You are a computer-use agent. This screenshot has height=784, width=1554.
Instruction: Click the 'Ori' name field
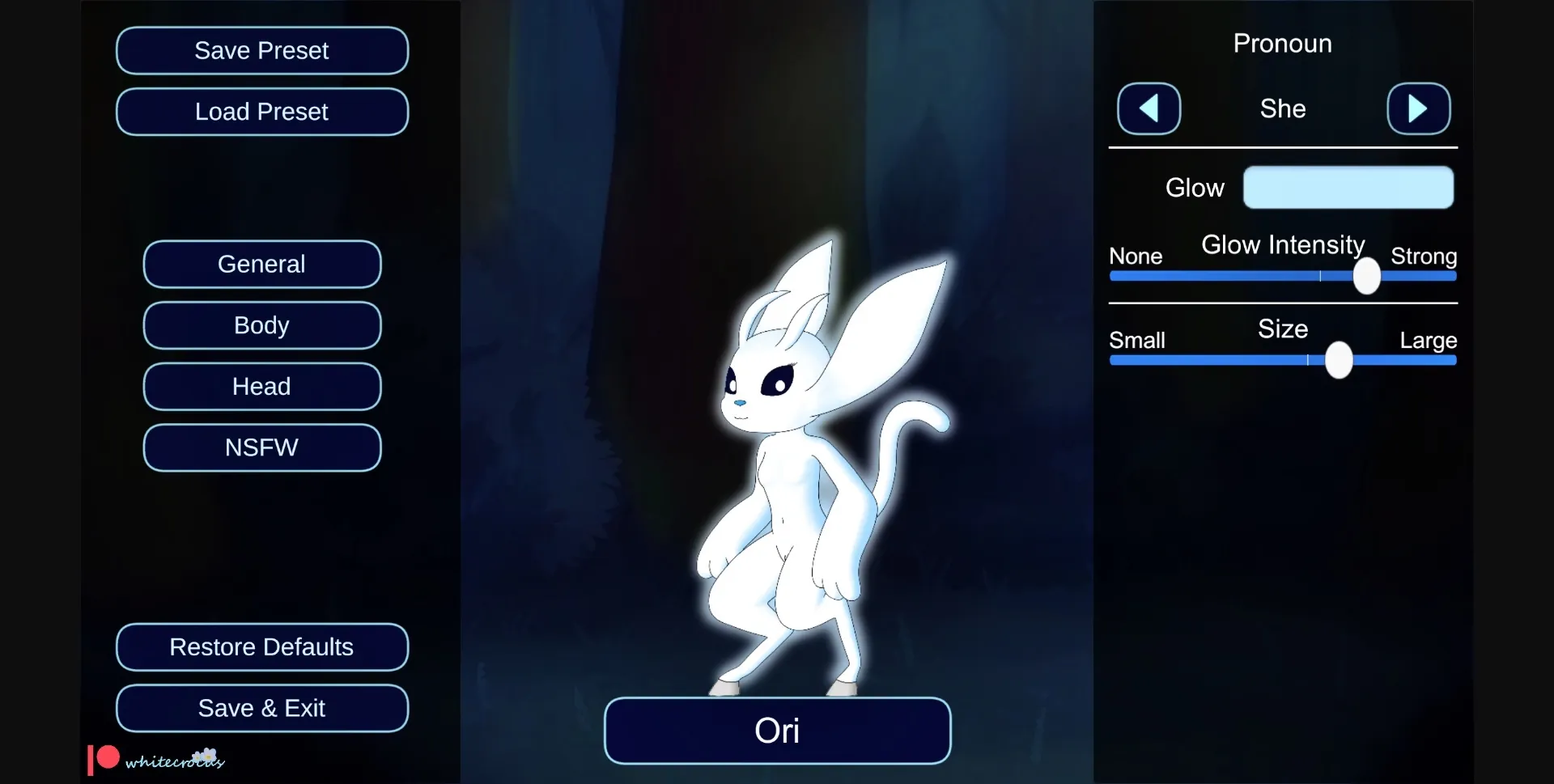[x=777, y=731]
